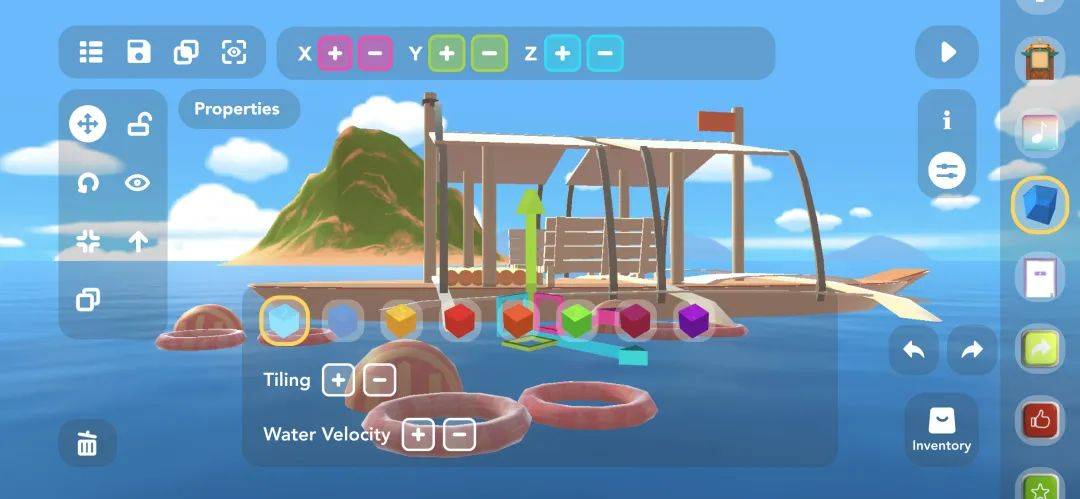Show object info with the i button
Viewport: 1080px width, 499px height.
click(947, 121)
